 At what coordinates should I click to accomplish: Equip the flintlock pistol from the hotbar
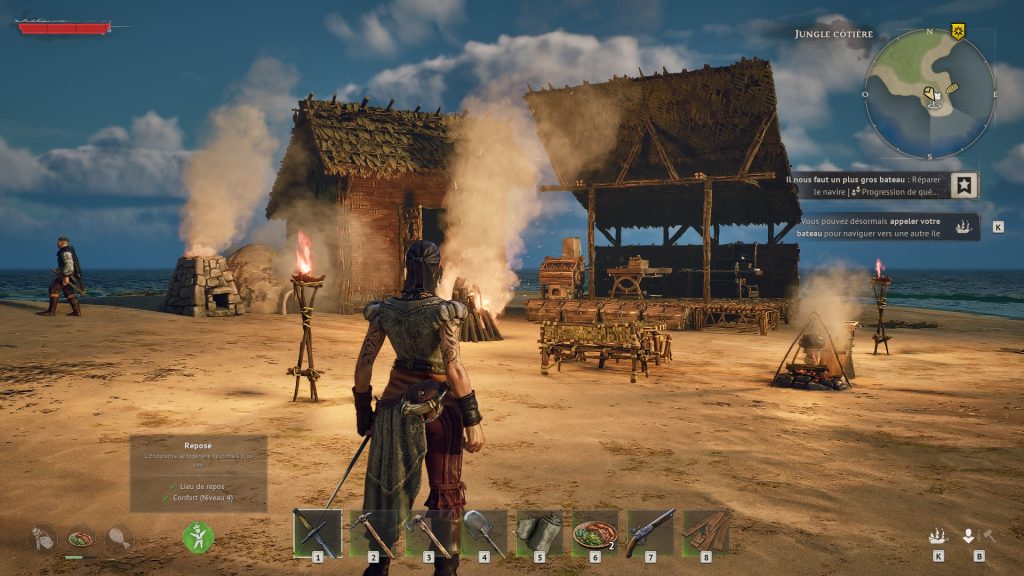point(651,532)
